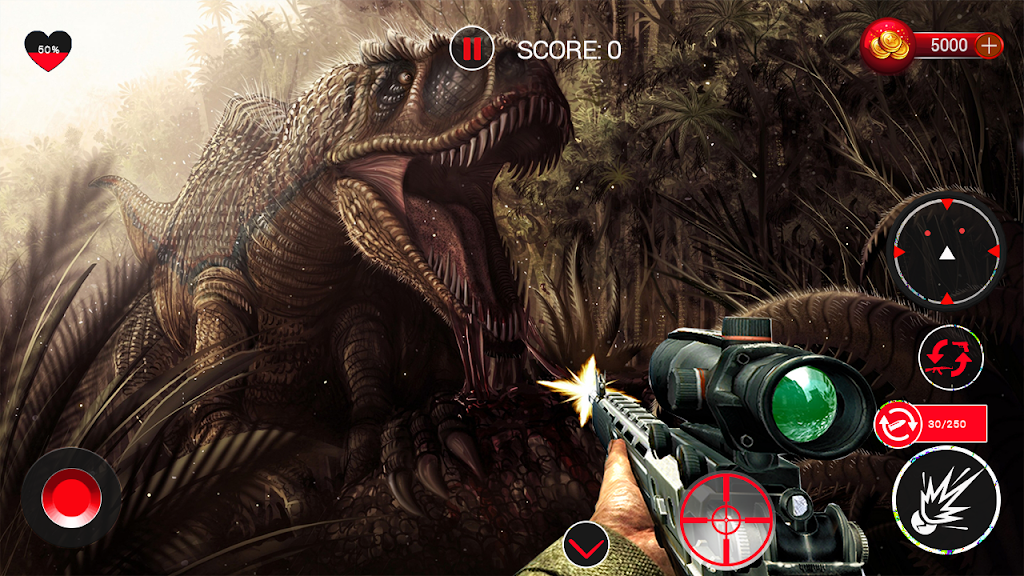Toggle the red crosshair scope aim button
This screenshot has width=1024, height=576.
tap(725, 516)
